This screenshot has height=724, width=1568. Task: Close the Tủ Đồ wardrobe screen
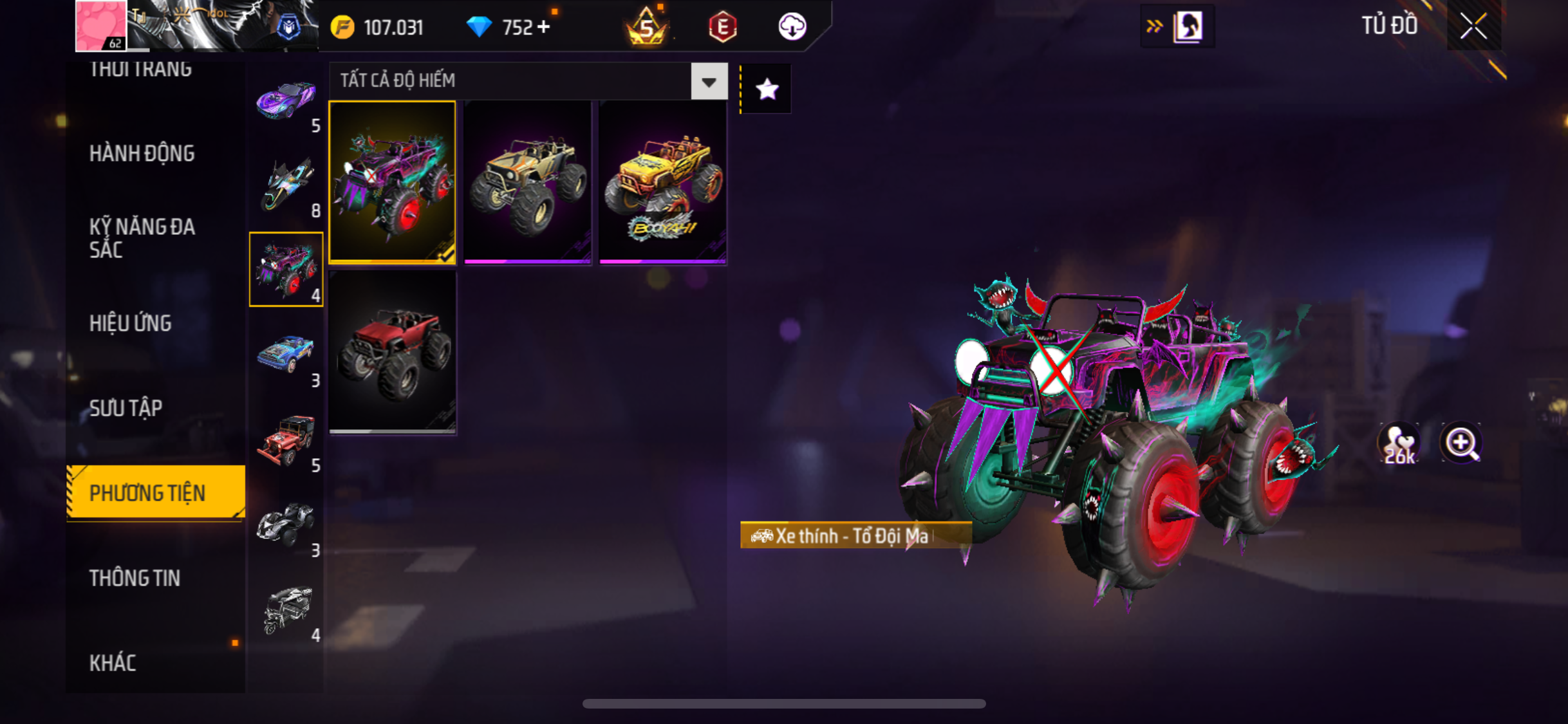pyautogui.click(x=1473, y=26)
